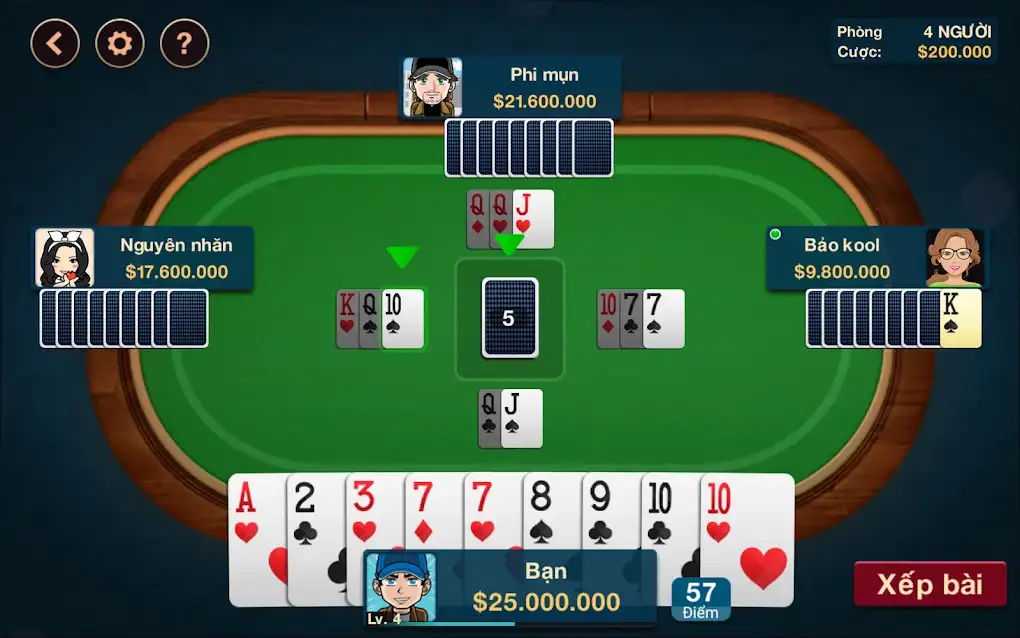
Task: Open Nguyên nhãn's player avatar
Action: click(65, 258)
